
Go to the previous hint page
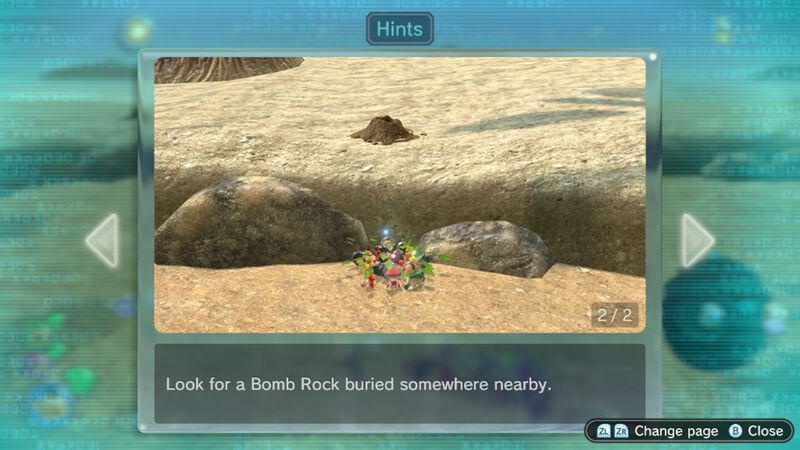[x=102, y=241]
